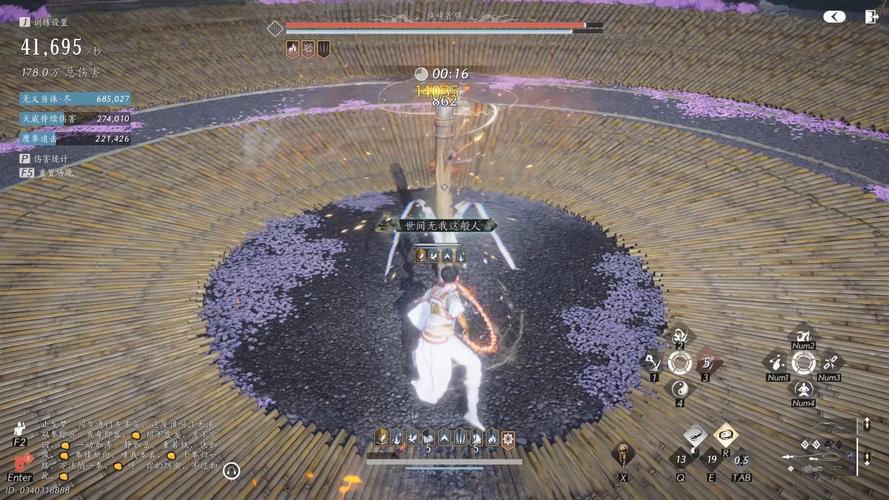Open the character icon labeled F2
The width and height of the screenshot is (889, 500).
pyautogui.click(x=20, y=427)
